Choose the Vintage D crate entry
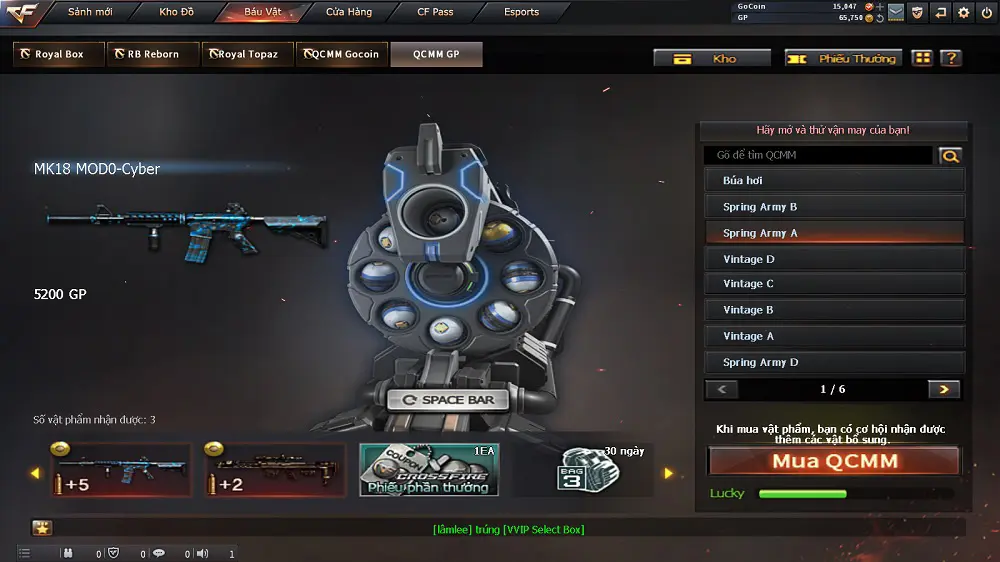Screen dimensions: 1000x562 point(834,259)
